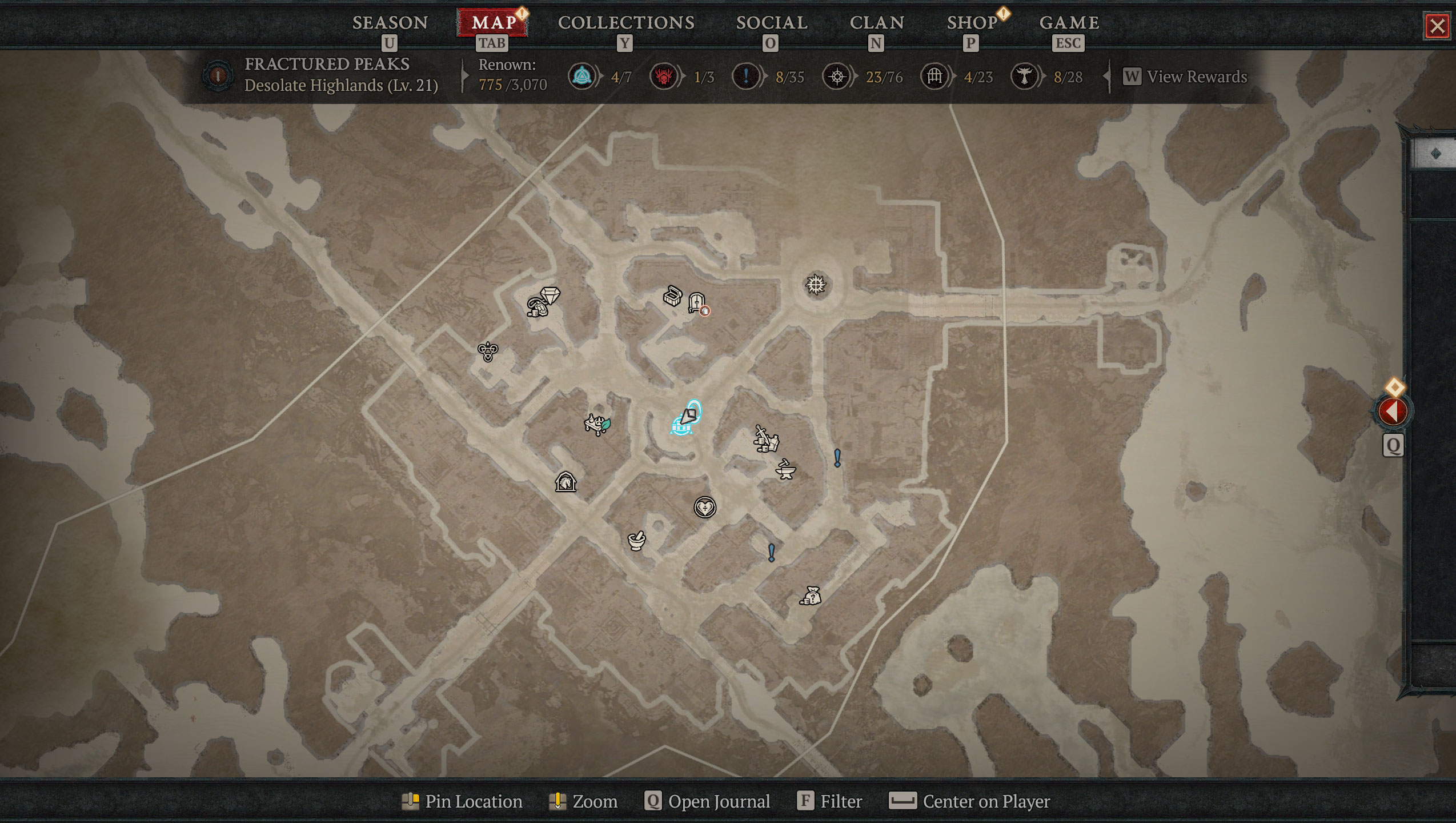Image resolution: width=1456 pixels, height=823 pixels.
Task: Select the weapons vendor map marker
Action: coord(765,439)
